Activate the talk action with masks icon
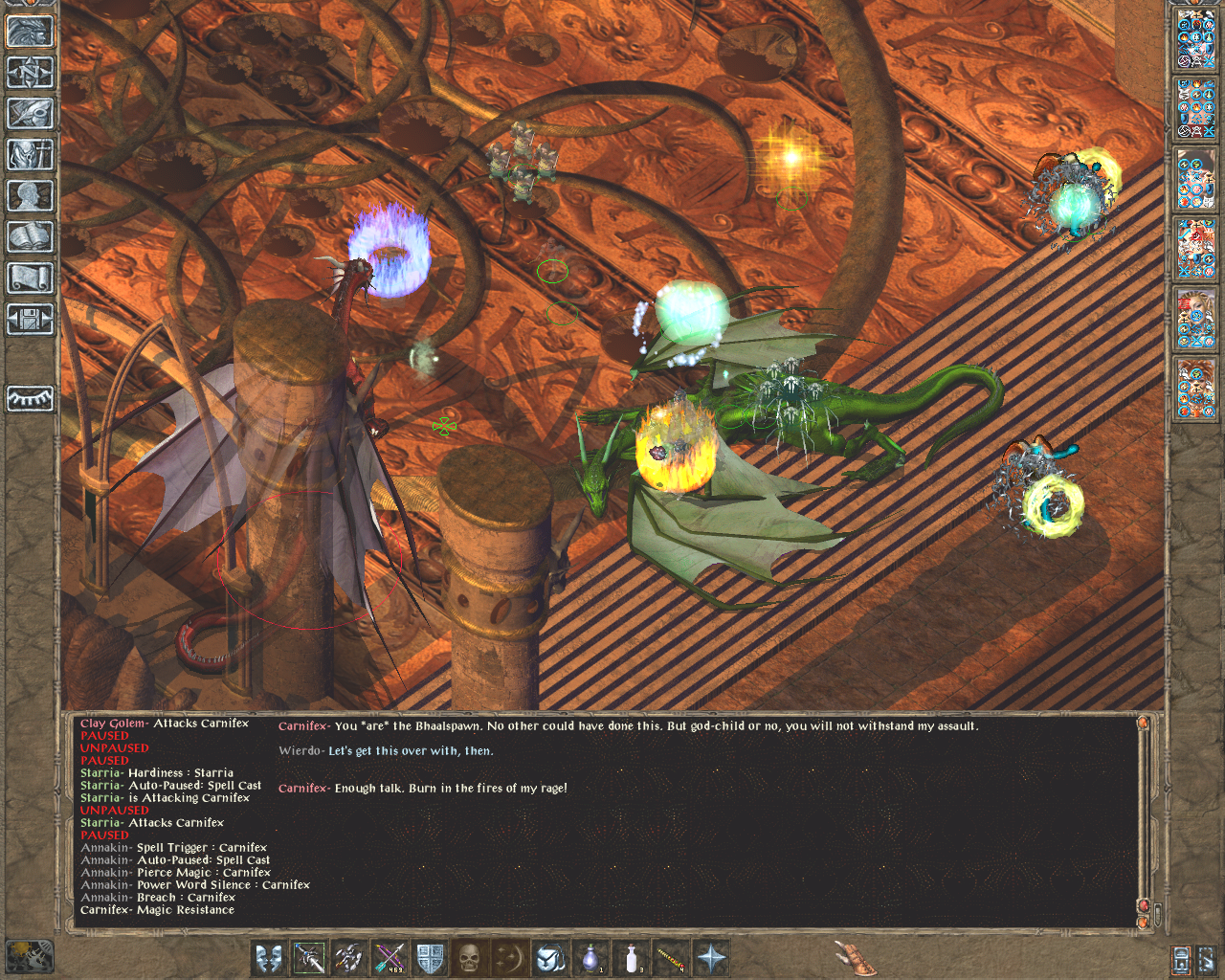The image size is (1225, 980). point(269,957)
